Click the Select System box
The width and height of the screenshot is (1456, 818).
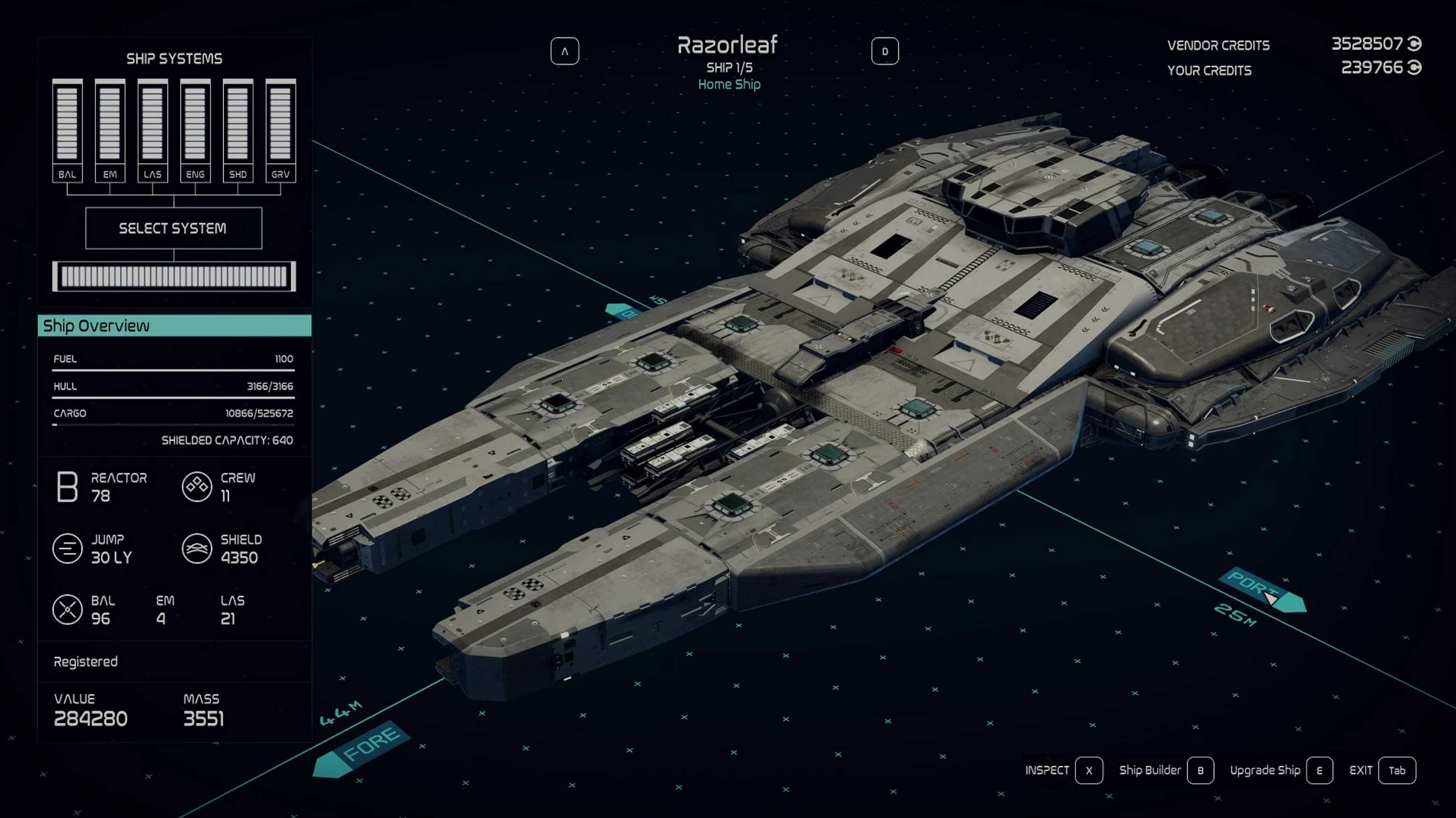point(174,228)
